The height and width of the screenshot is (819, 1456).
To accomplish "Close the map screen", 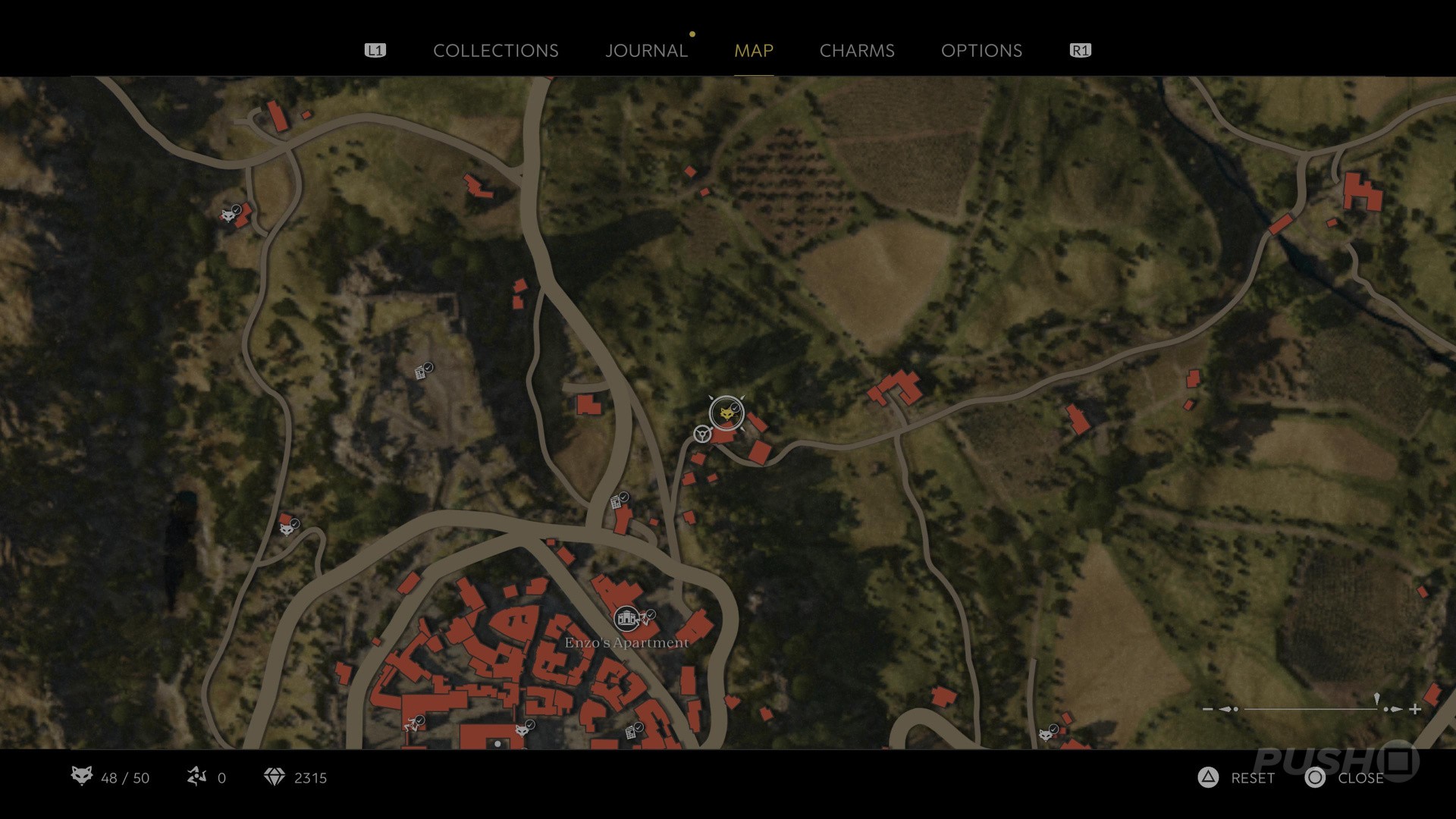I will click(1345, 778).
